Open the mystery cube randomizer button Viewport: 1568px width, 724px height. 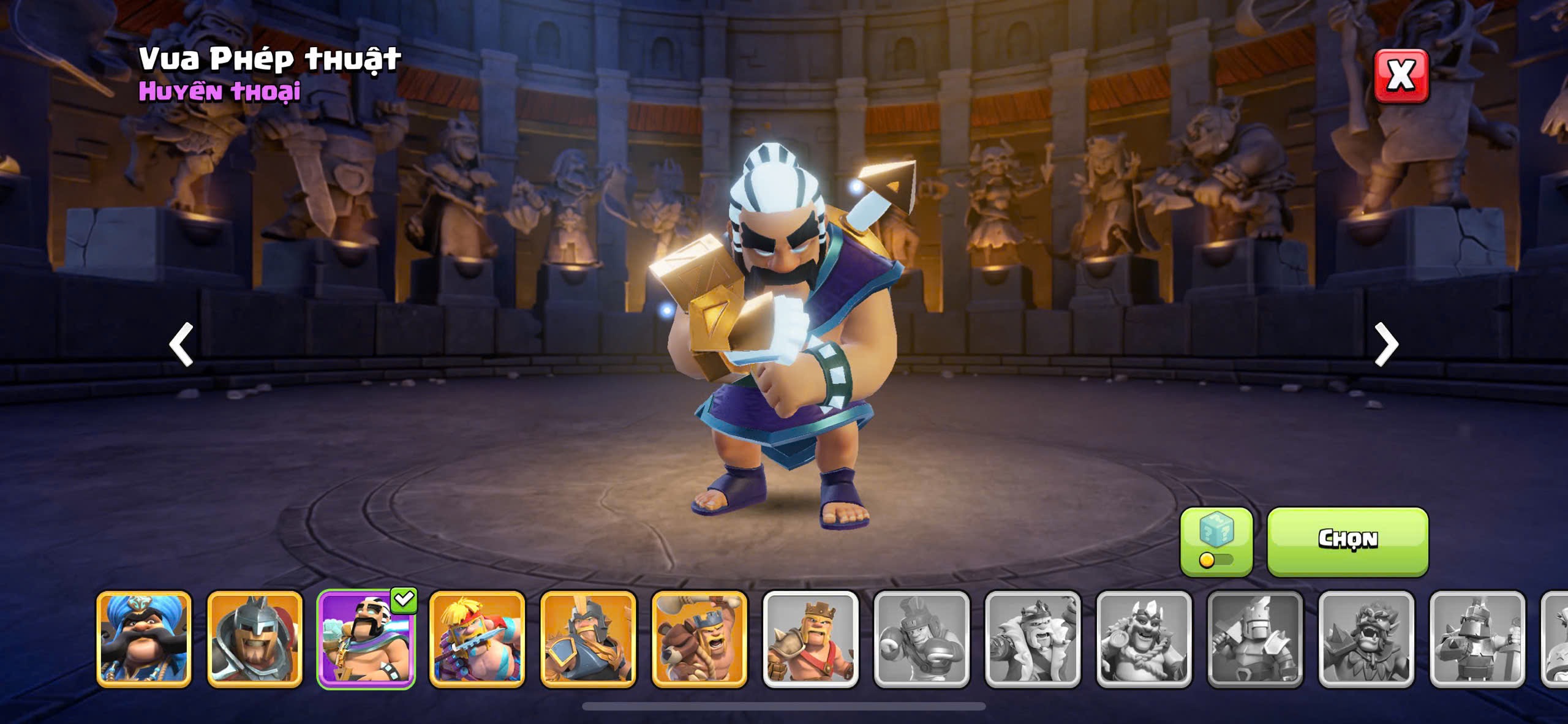tap(1216, 541)
